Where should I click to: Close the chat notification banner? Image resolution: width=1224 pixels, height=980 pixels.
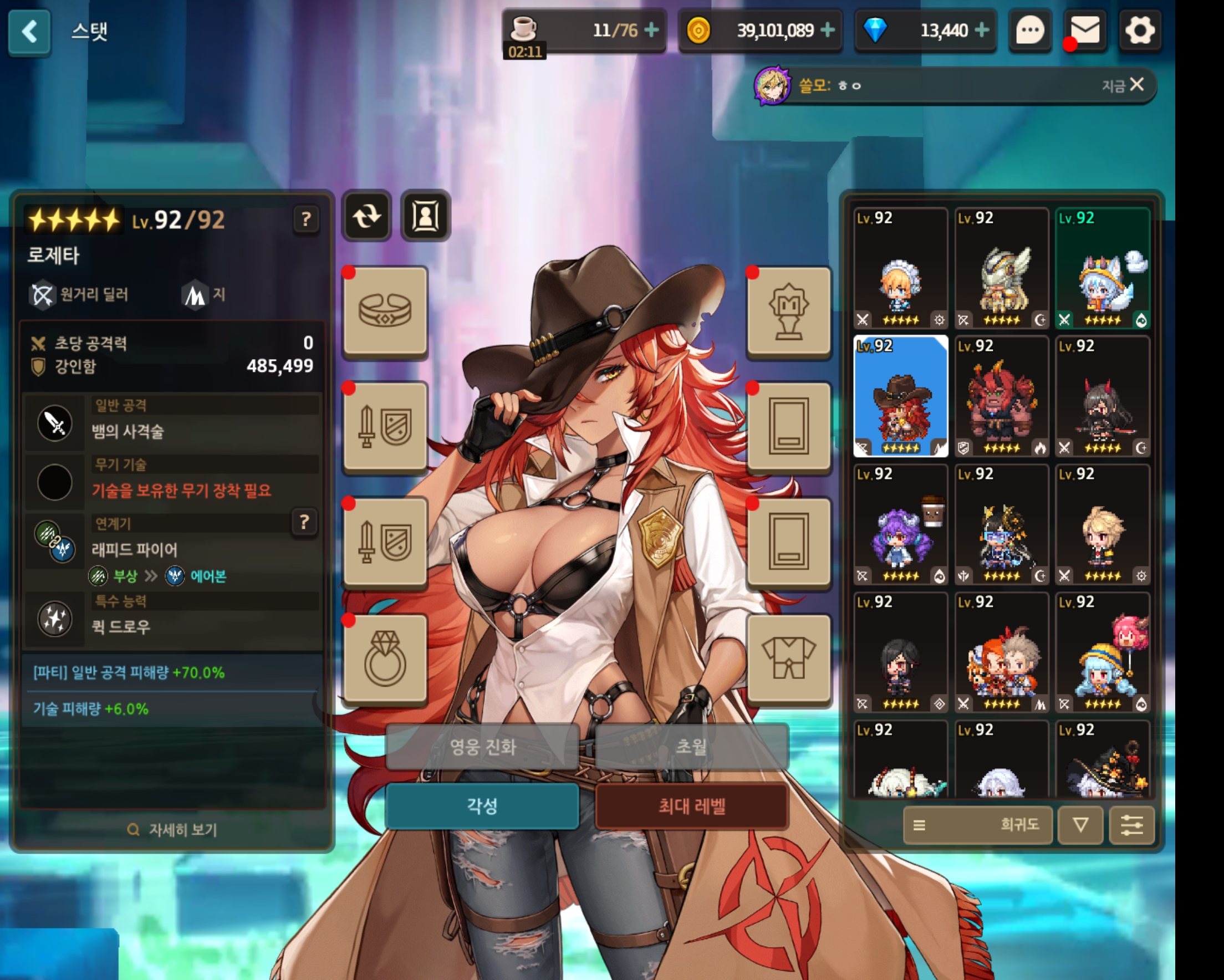[x=1136, y=85]
